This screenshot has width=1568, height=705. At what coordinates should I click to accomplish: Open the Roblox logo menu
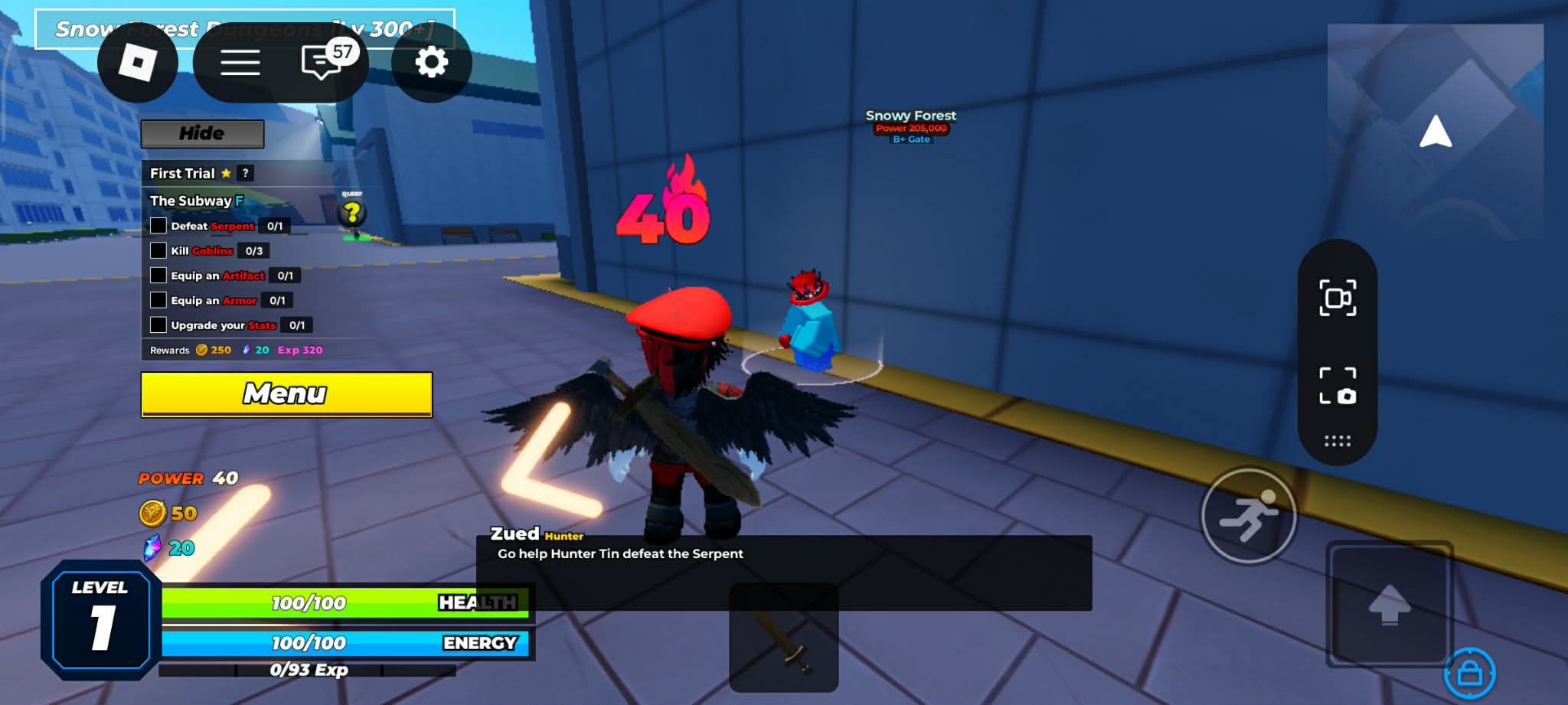pyautogui.click(x=138, y=63)
